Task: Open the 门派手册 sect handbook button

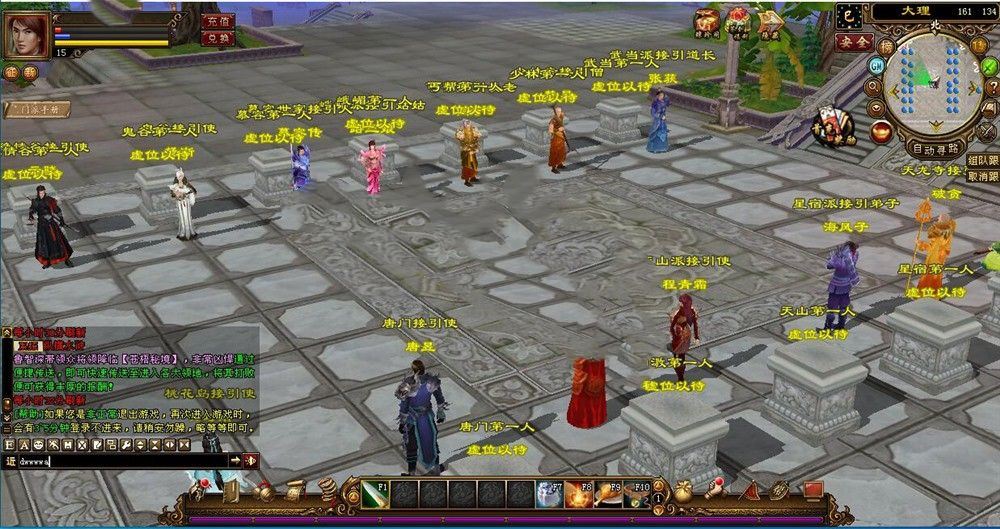Action: tap(35, 108)
